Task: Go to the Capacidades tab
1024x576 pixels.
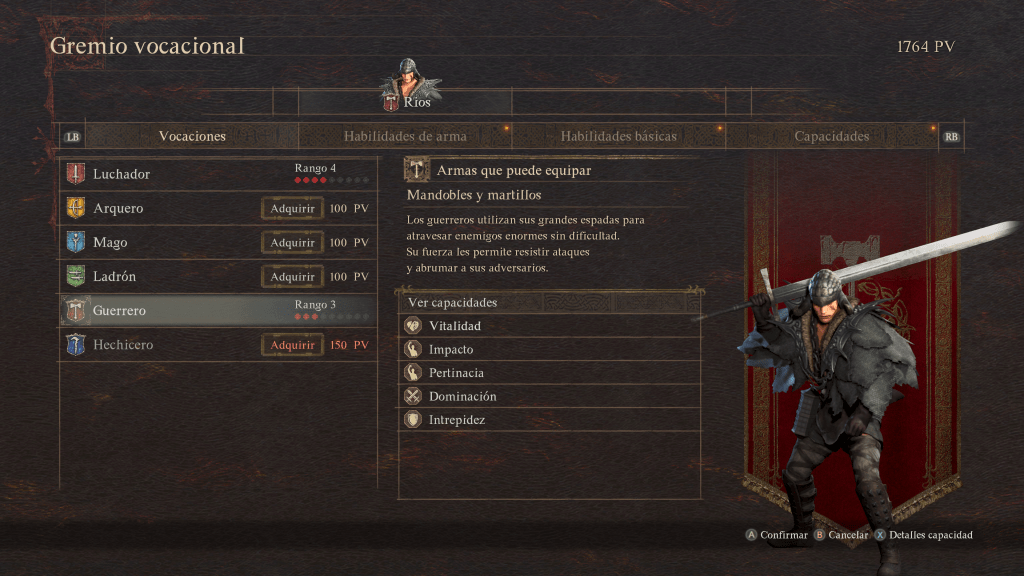Action: (x=831, y=136)
